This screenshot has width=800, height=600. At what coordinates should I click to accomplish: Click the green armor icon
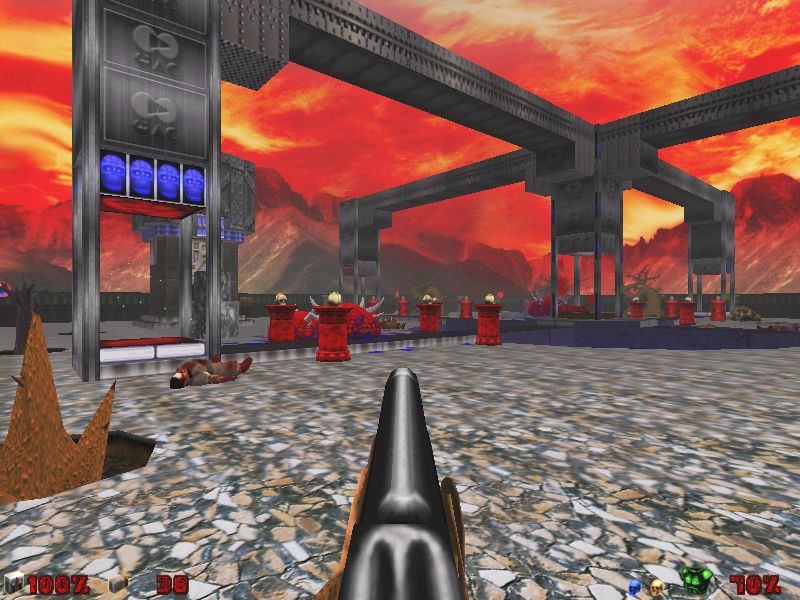point(694,580)
